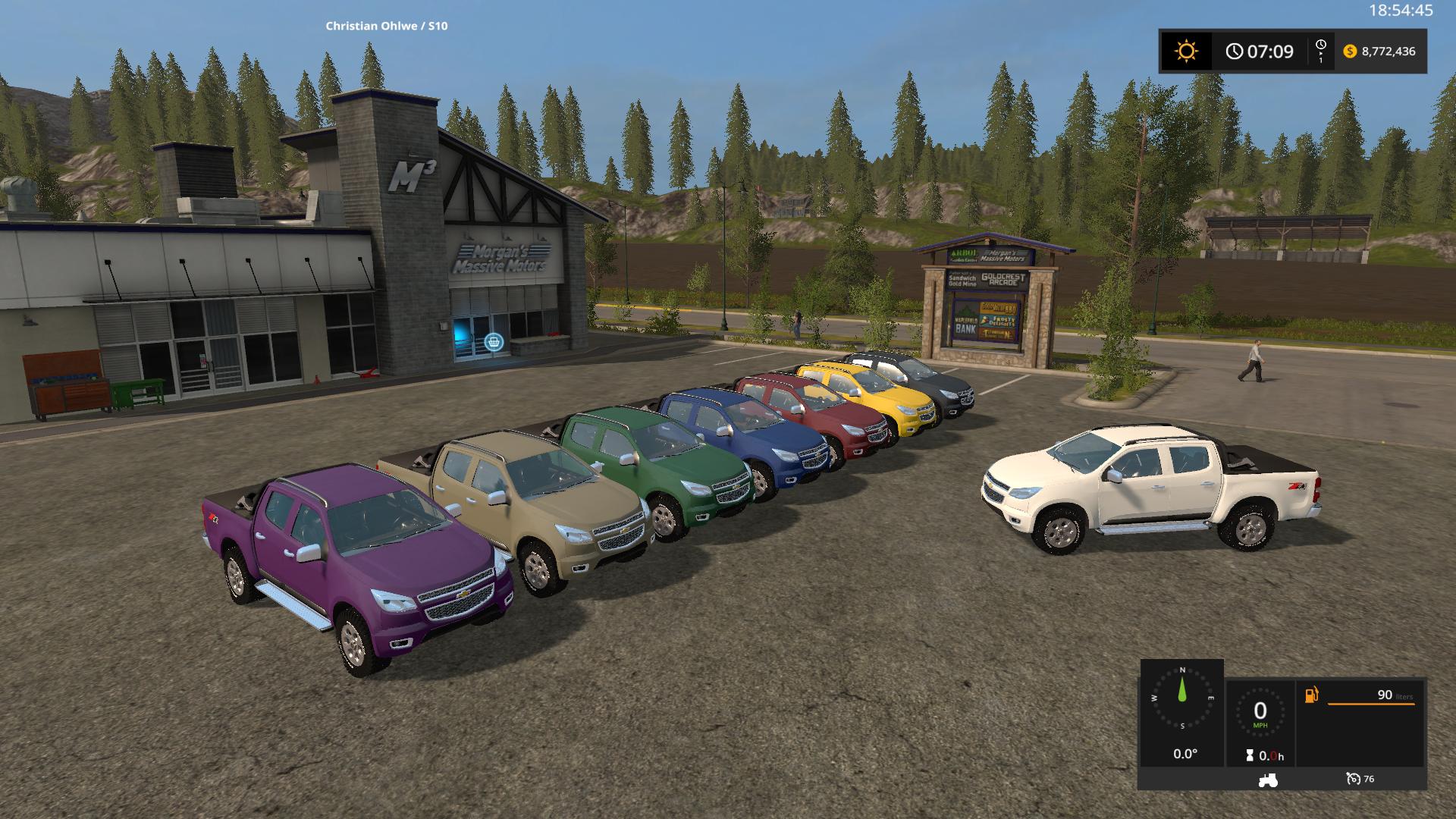1456x819 pixels.
Task: Click the gold dollar coin icon
Action: pyautogui.click(x=1350, y=52)
